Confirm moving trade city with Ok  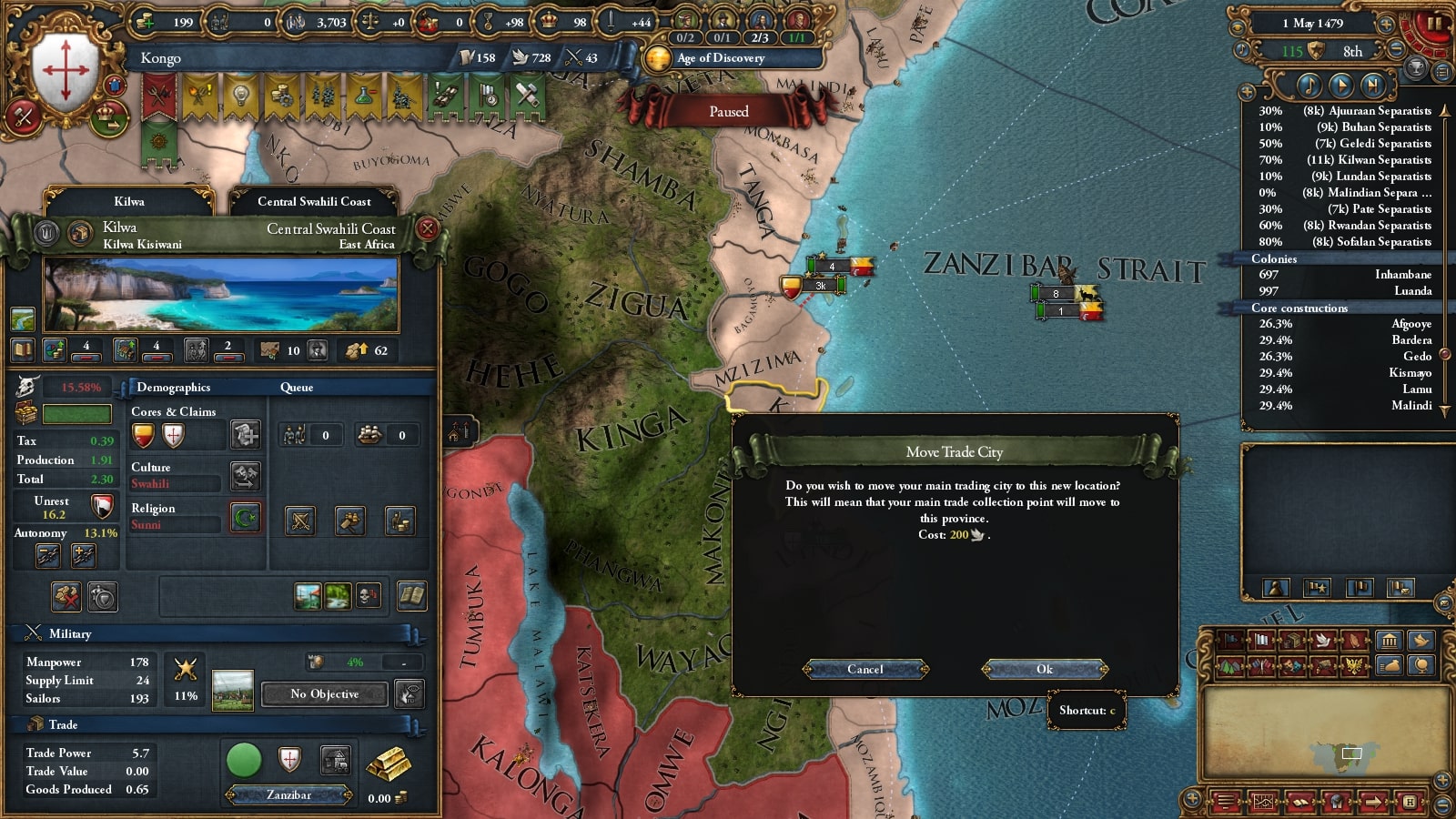(x=1044, y=670)
